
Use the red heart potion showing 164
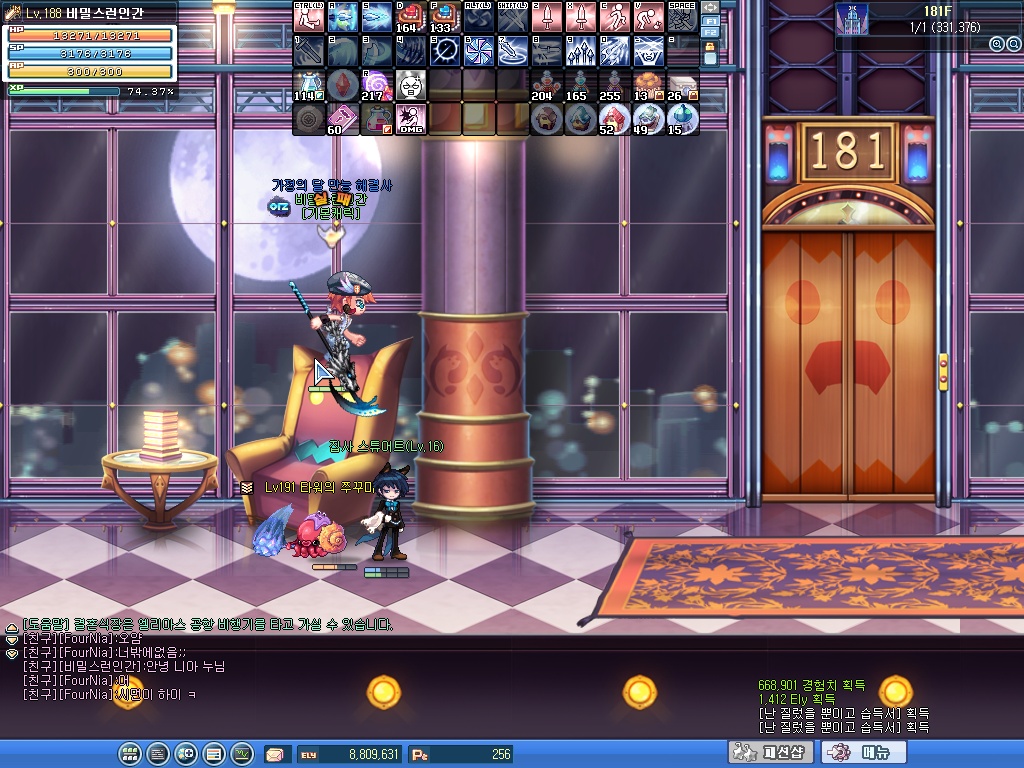coord(410,17)
